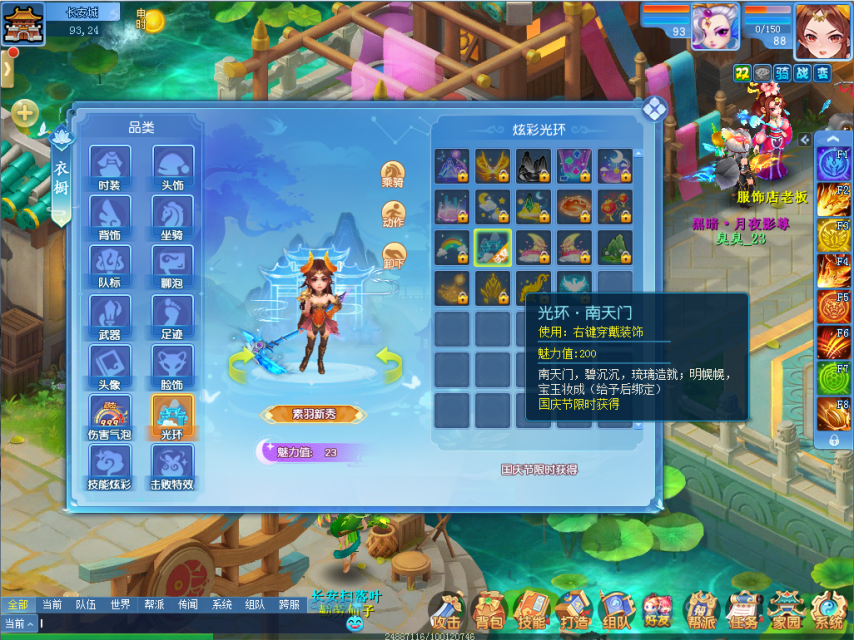854x640 pixels.
Task: Select the highlighted 南天门 halo slot
Action: click(x=492, y=247)
